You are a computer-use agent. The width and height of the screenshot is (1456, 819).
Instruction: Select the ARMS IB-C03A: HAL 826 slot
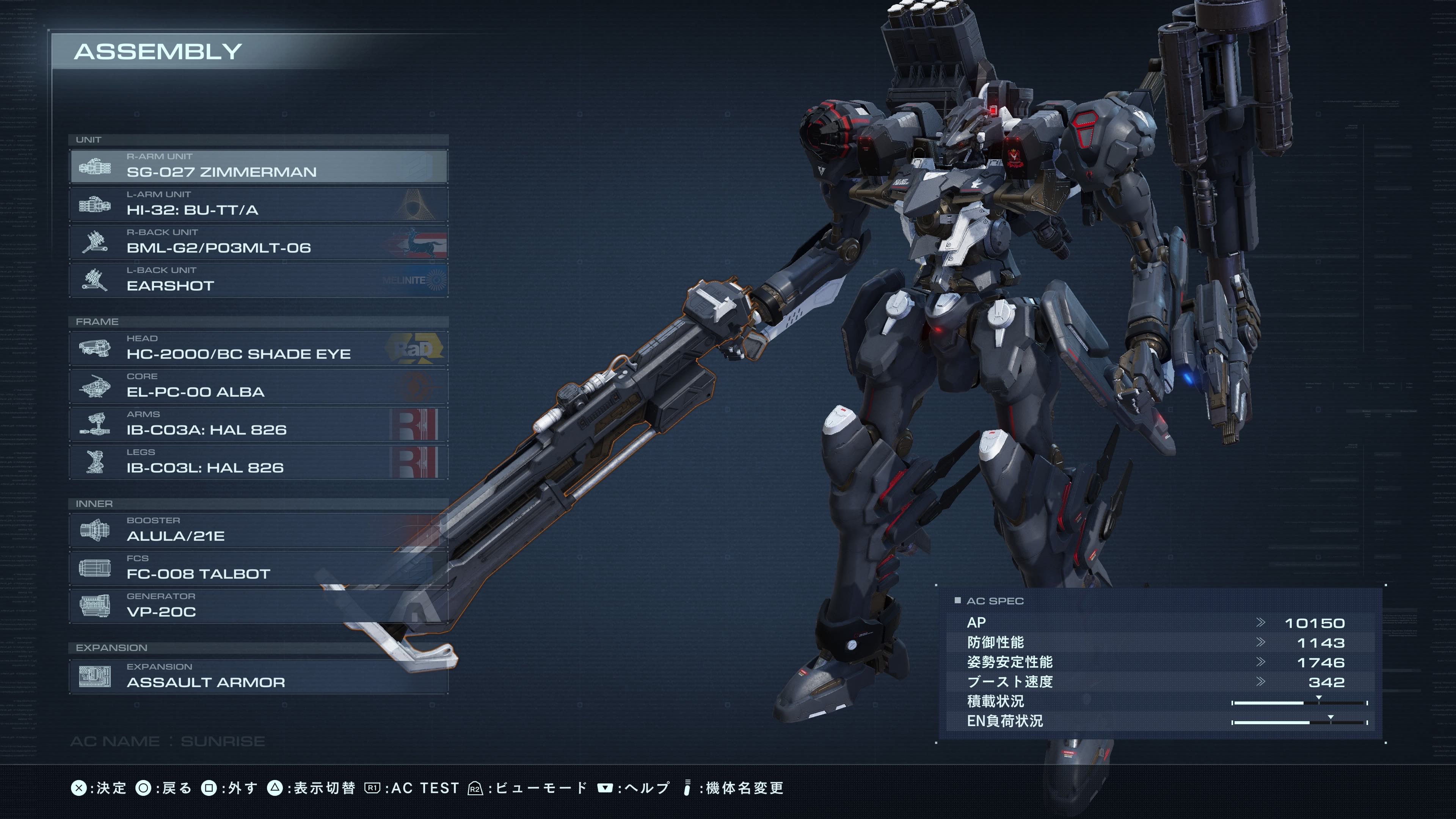click(258, 424)
